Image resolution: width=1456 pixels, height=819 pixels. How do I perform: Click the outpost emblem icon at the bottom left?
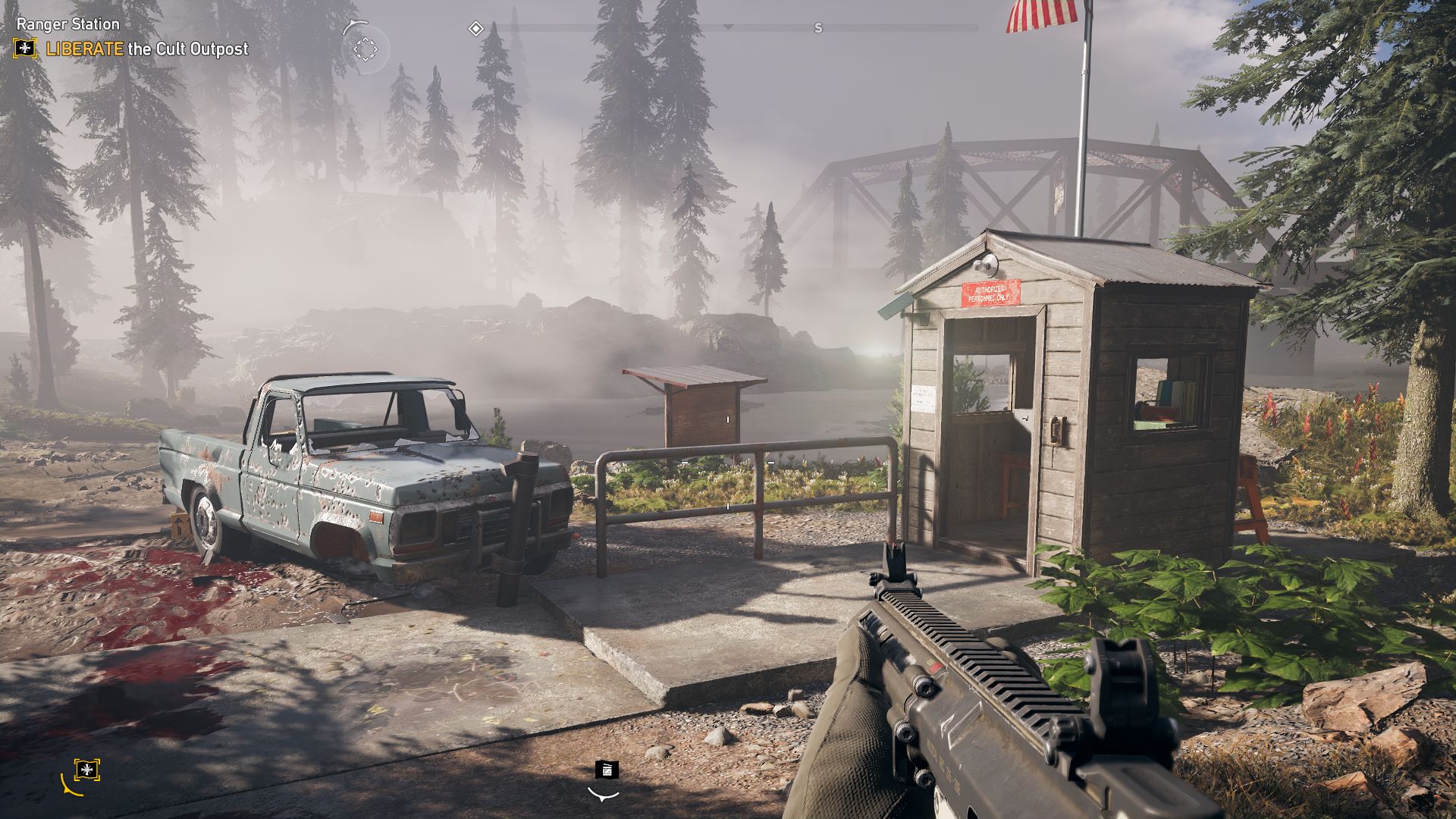tap(87, 770)
